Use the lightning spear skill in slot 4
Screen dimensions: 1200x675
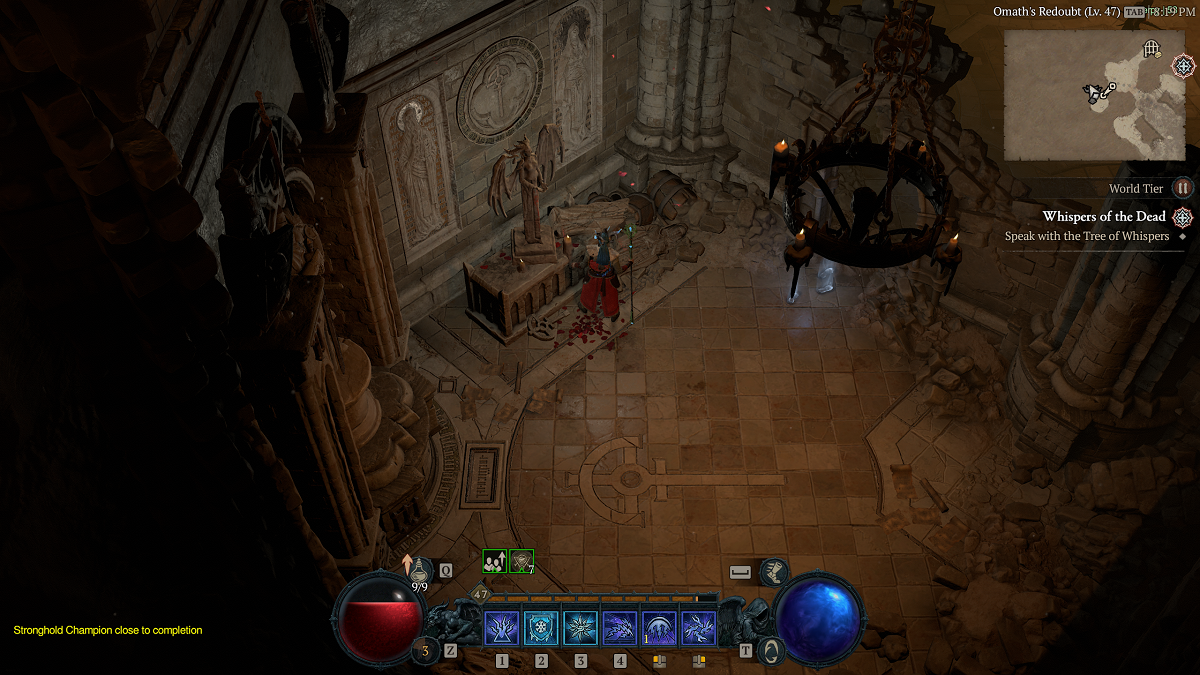click(x=620, y=628)
